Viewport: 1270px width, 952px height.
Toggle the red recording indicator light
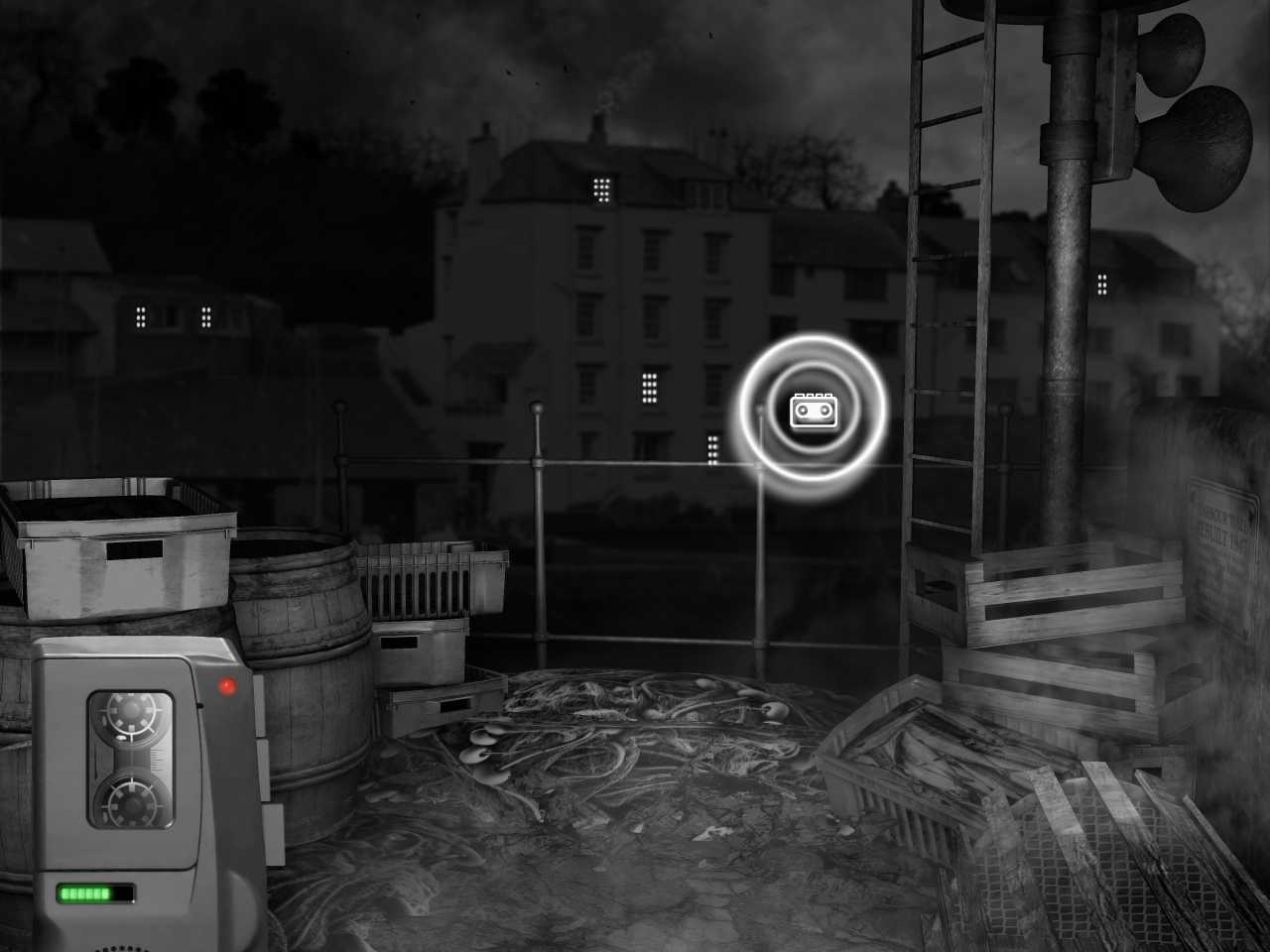(x=227, y=683)
